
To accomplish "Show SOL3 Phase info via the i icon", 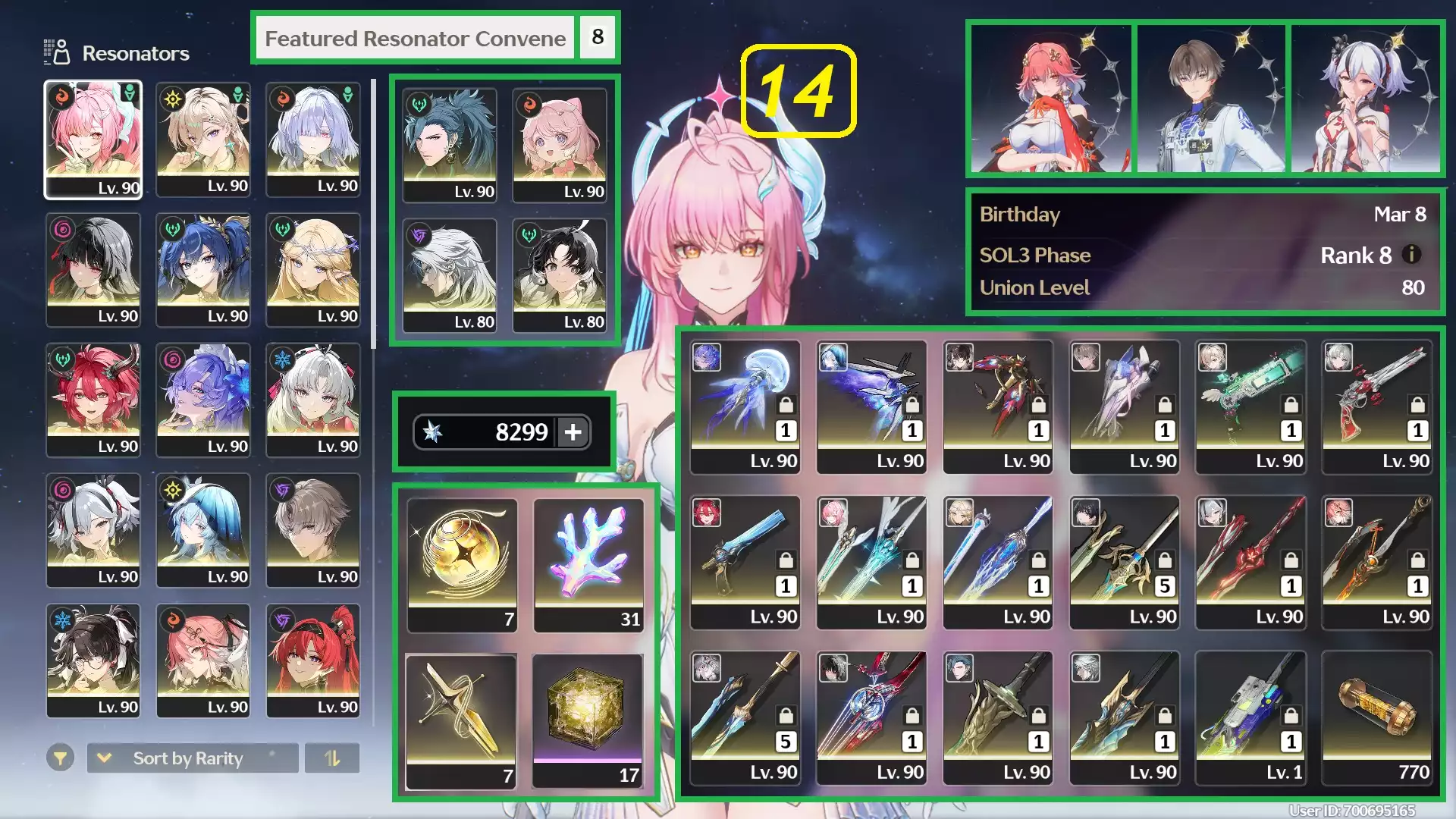I will 1411,255.
